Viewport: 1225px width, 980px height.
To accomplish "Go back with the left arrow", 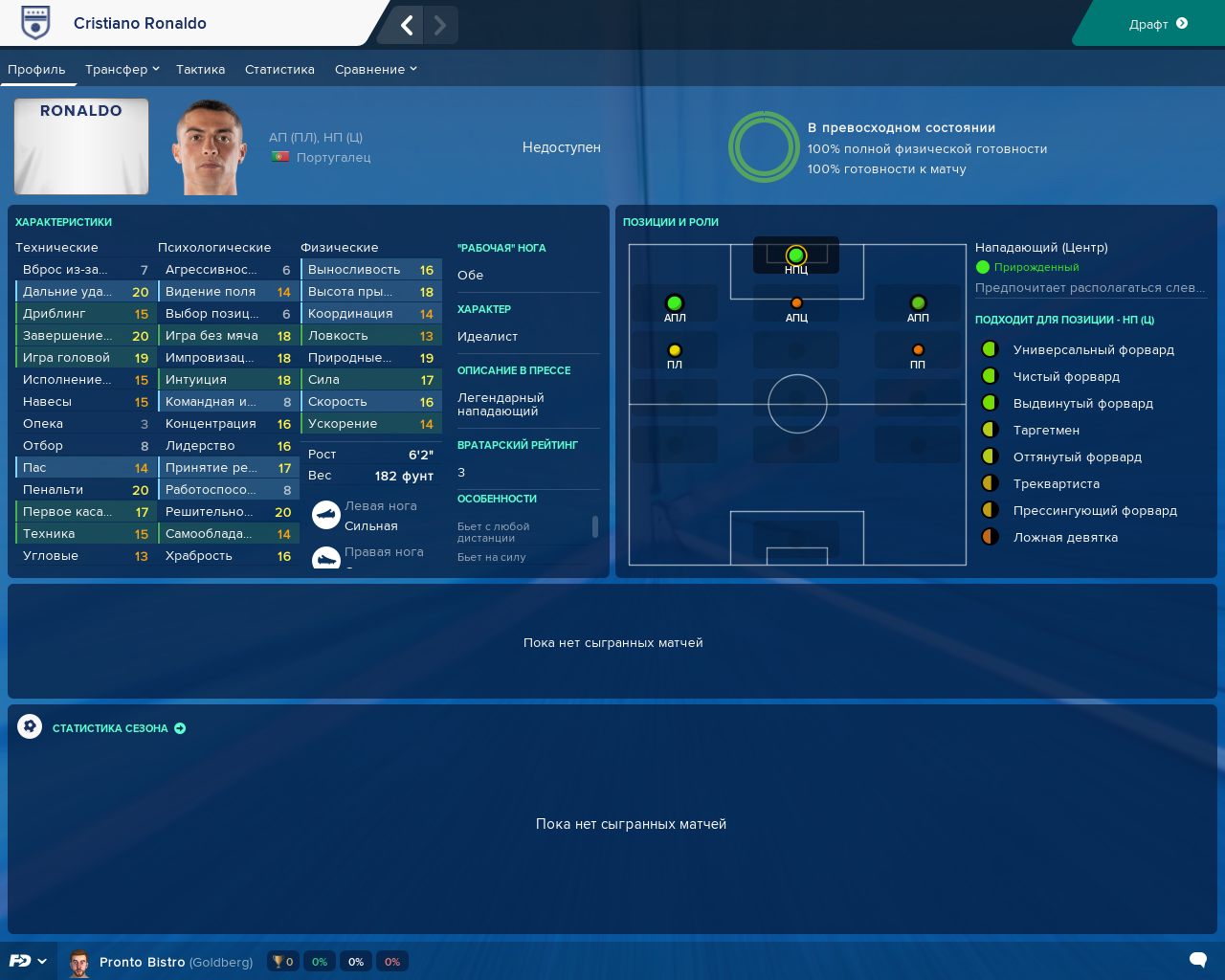I will pyautogui.click(x=407, y=25).
